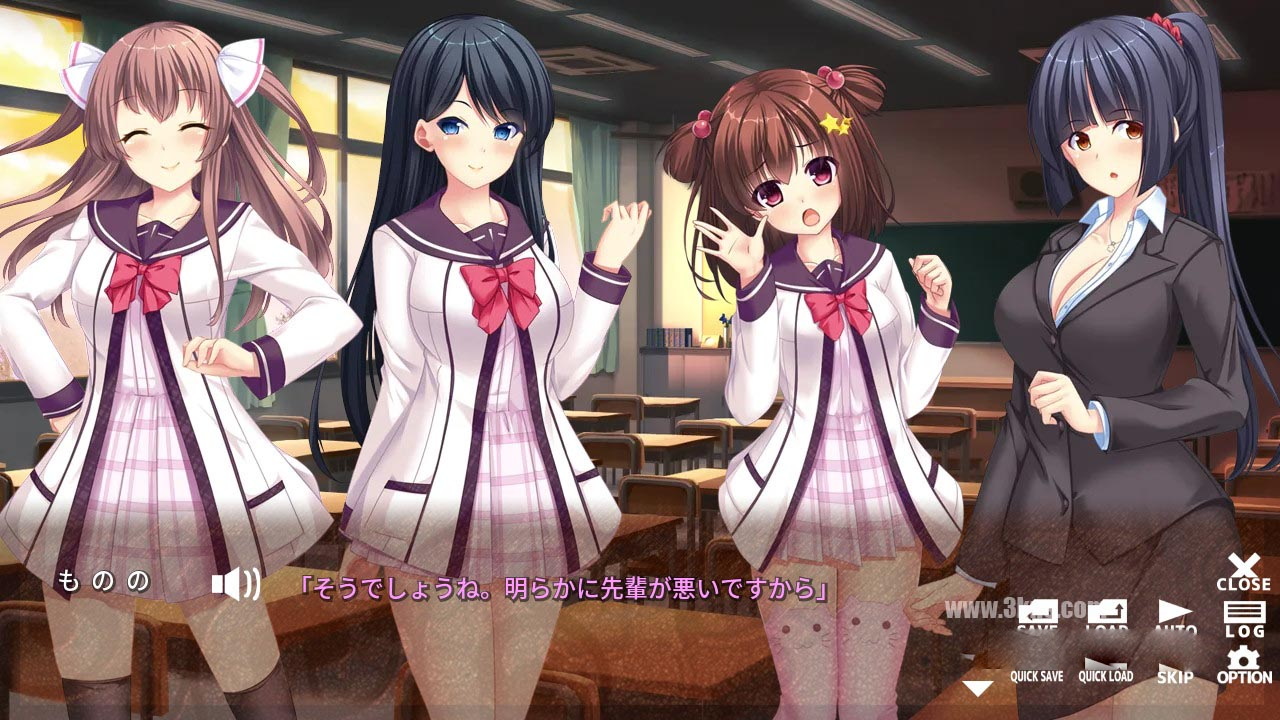Open the LOAD game menu
The width and height of the screenshot is (1280, 720).
point(1107,617)
